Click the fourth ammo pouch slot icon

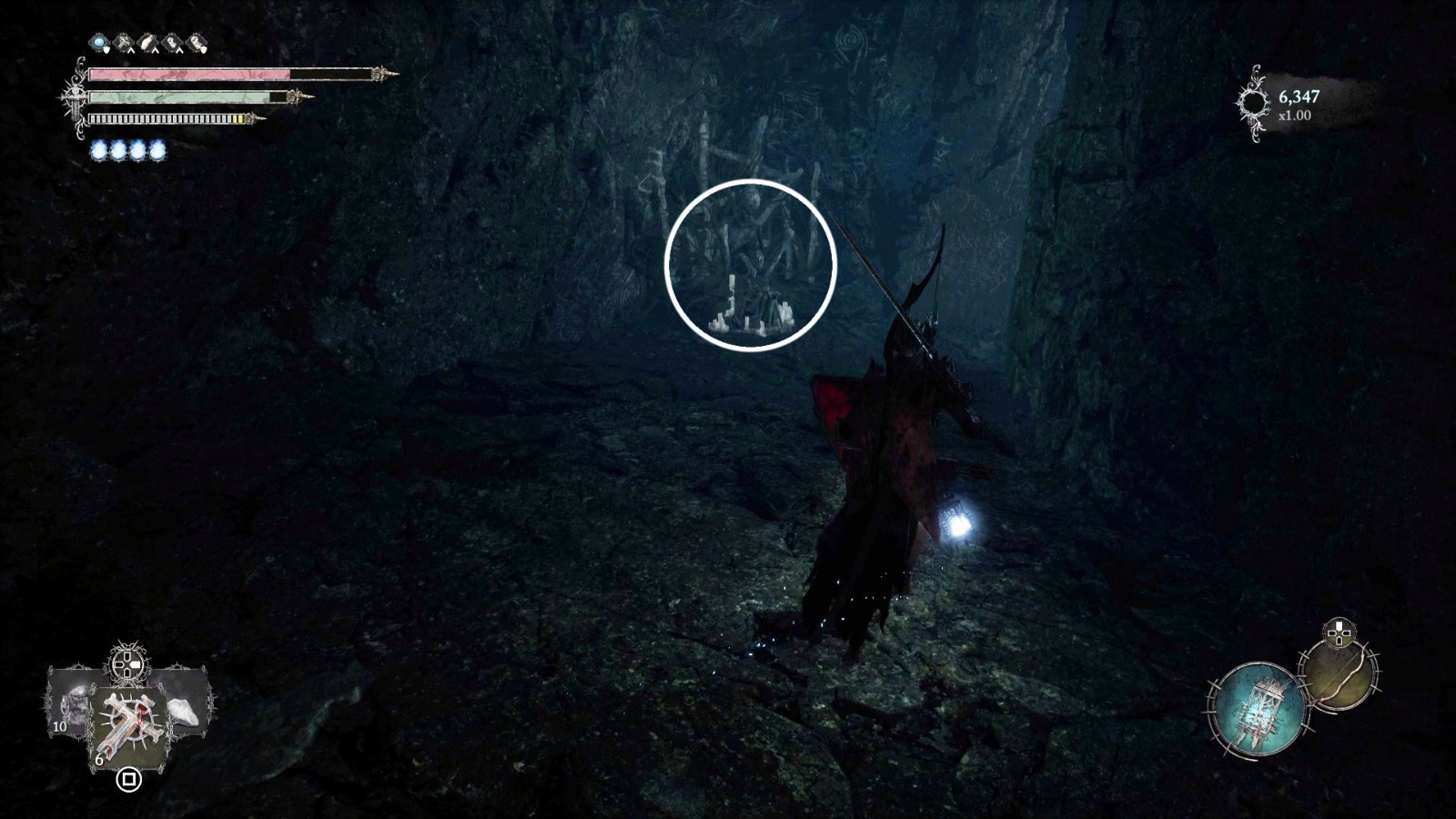(x=171, y=41)
